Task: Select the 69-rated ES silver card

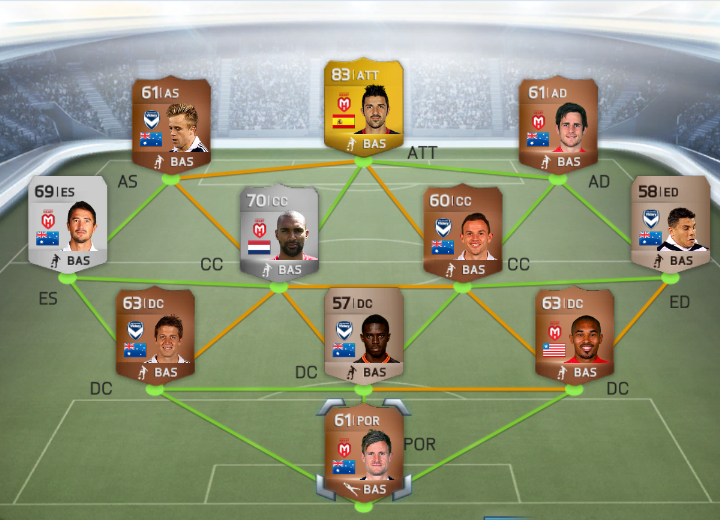Action: [66, 225]
